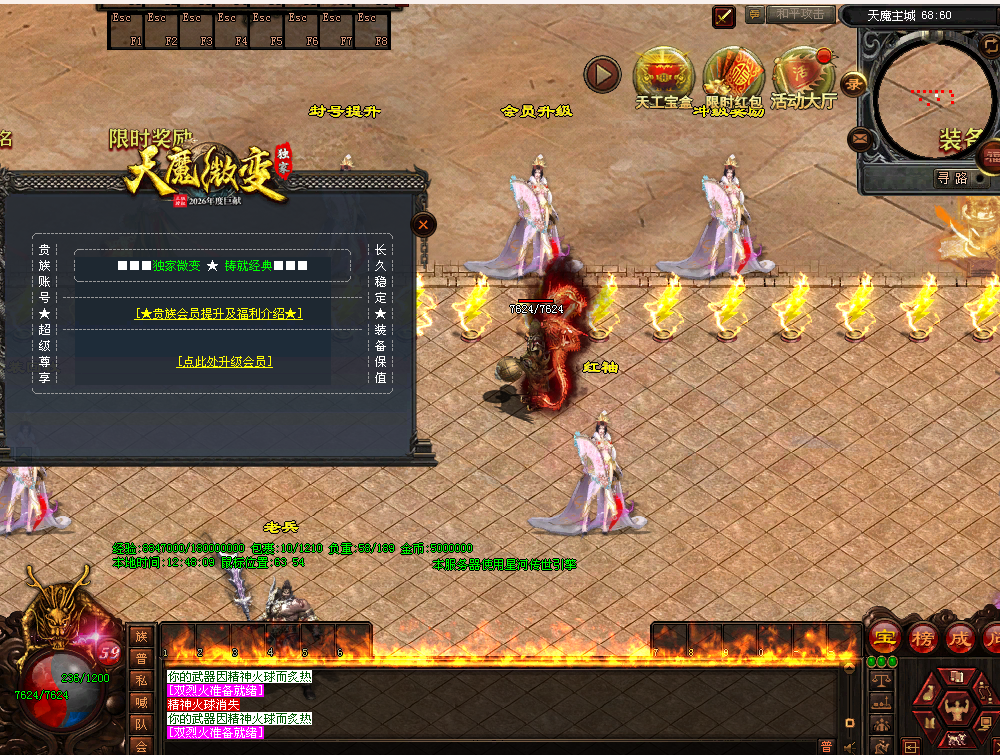The height and width of the screenshot is (755, 1000).
Task: Click the round 录 button beside minimap
Action: point(853,83)
